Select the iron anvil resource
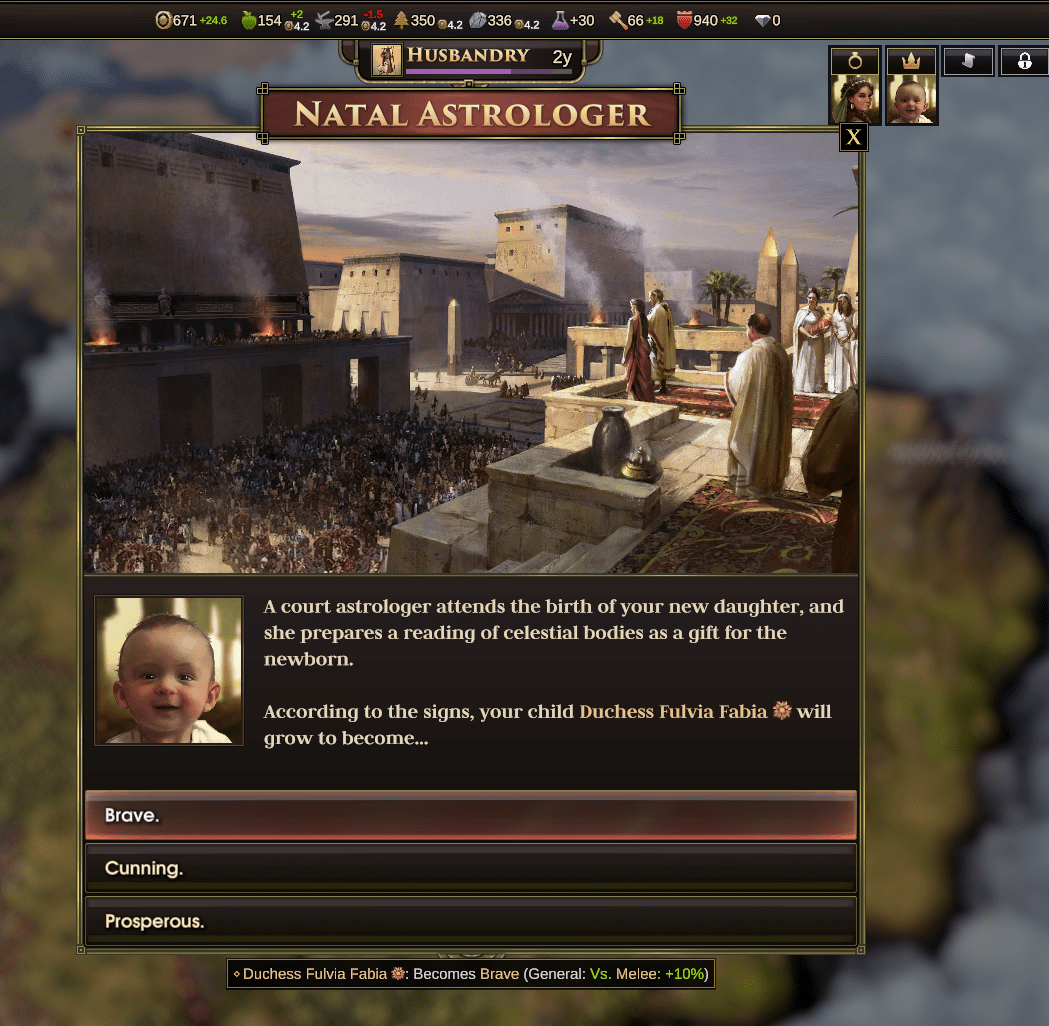The image size is (1049, 1026). click(x=324, y=20)
